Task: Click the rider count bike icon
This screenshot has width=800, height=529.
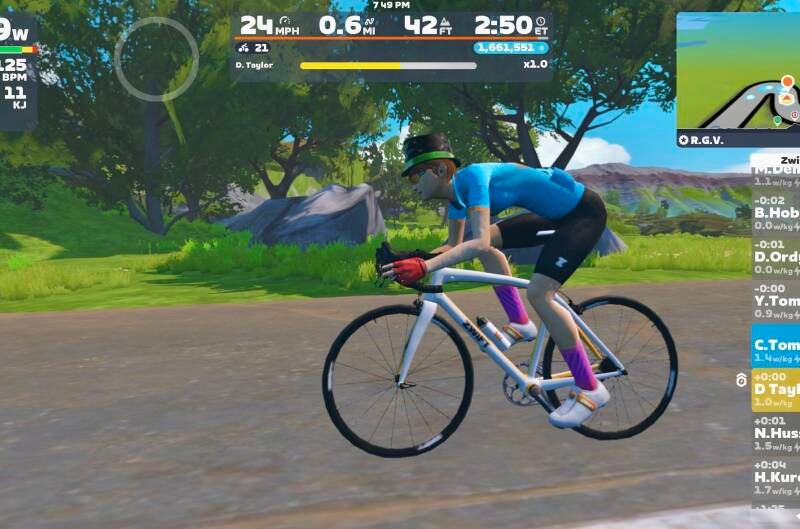Action: coord(244,47)
